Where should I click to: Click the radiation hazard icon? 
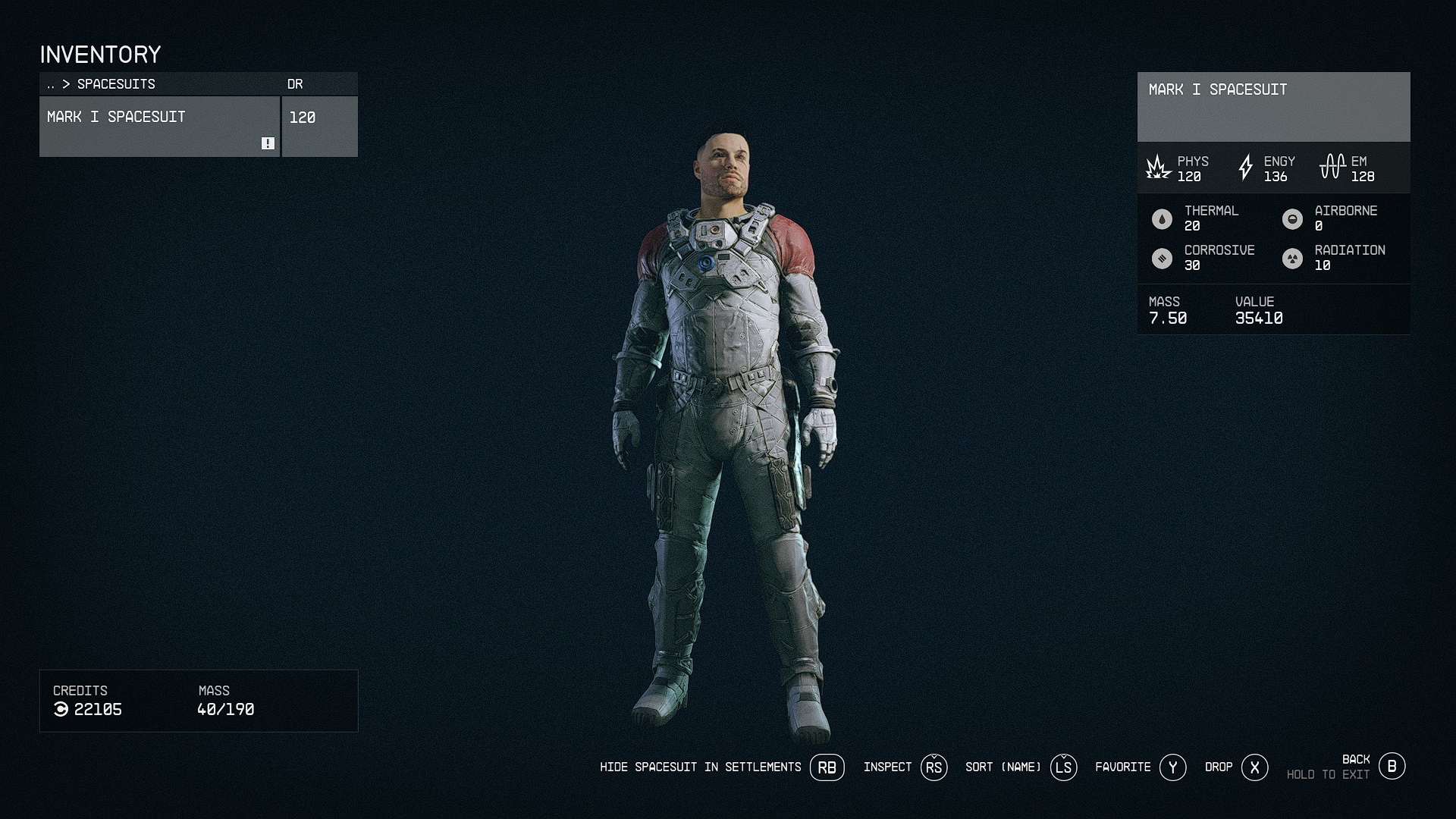point(1291,258)
